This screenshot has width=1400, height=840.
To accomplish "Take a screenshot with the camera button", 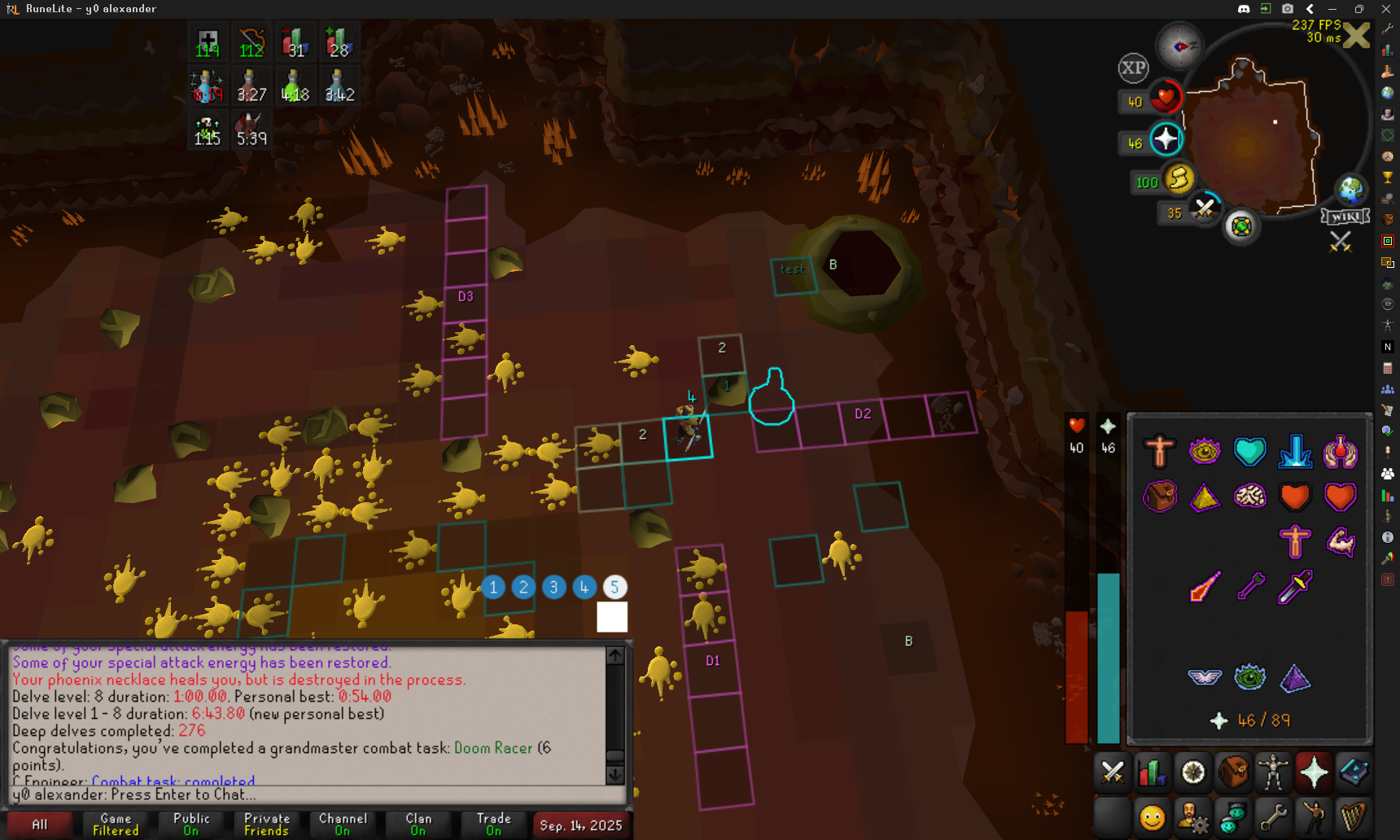I will 1288,9.
